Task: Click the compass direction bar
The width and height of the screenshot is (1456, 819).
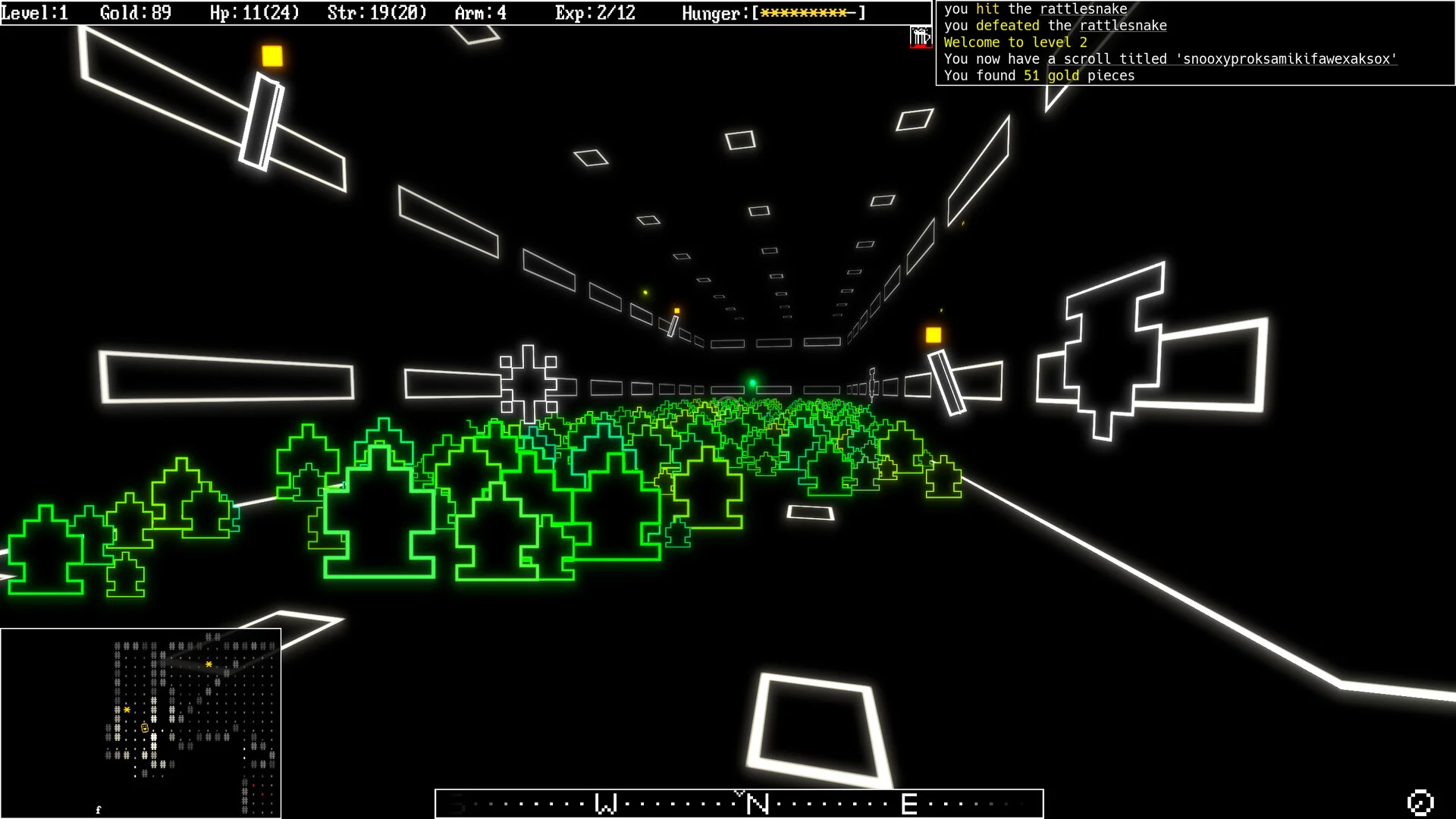Action: (x=739, y=803)
